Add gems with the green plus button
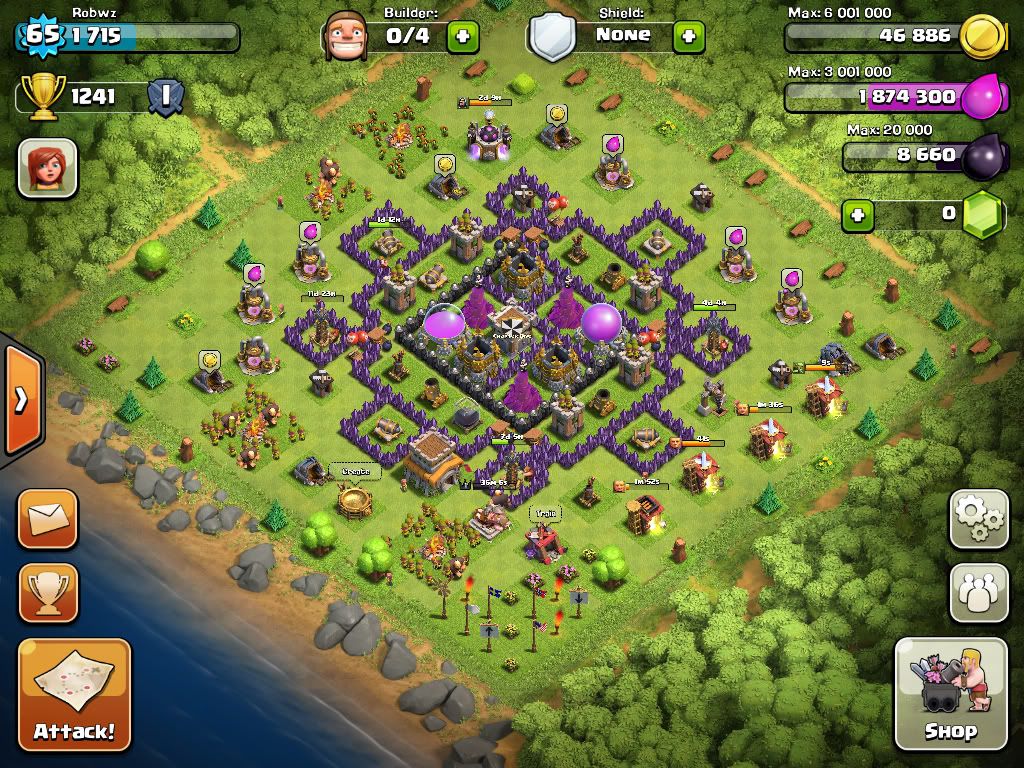1024x768 pixels. coord(856,215)
